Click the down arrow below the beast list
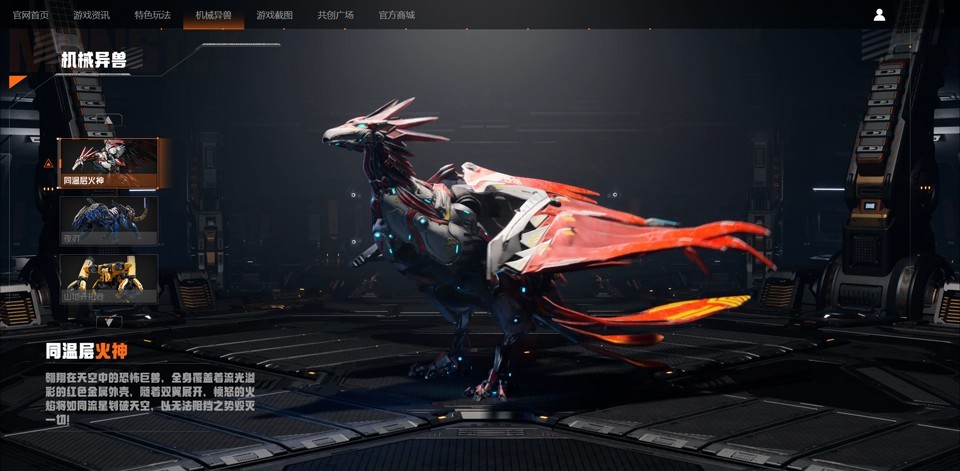Screen dimensions: 960x471 click(x=109, y=322)
